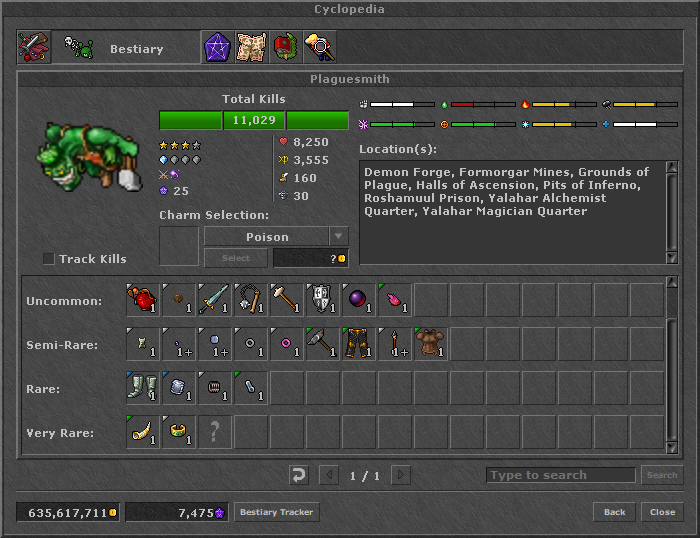Viewport: 700px width, 538px height.
Task: Go back with the Back button
Action: pyautogui.click(x=614, y=512)
